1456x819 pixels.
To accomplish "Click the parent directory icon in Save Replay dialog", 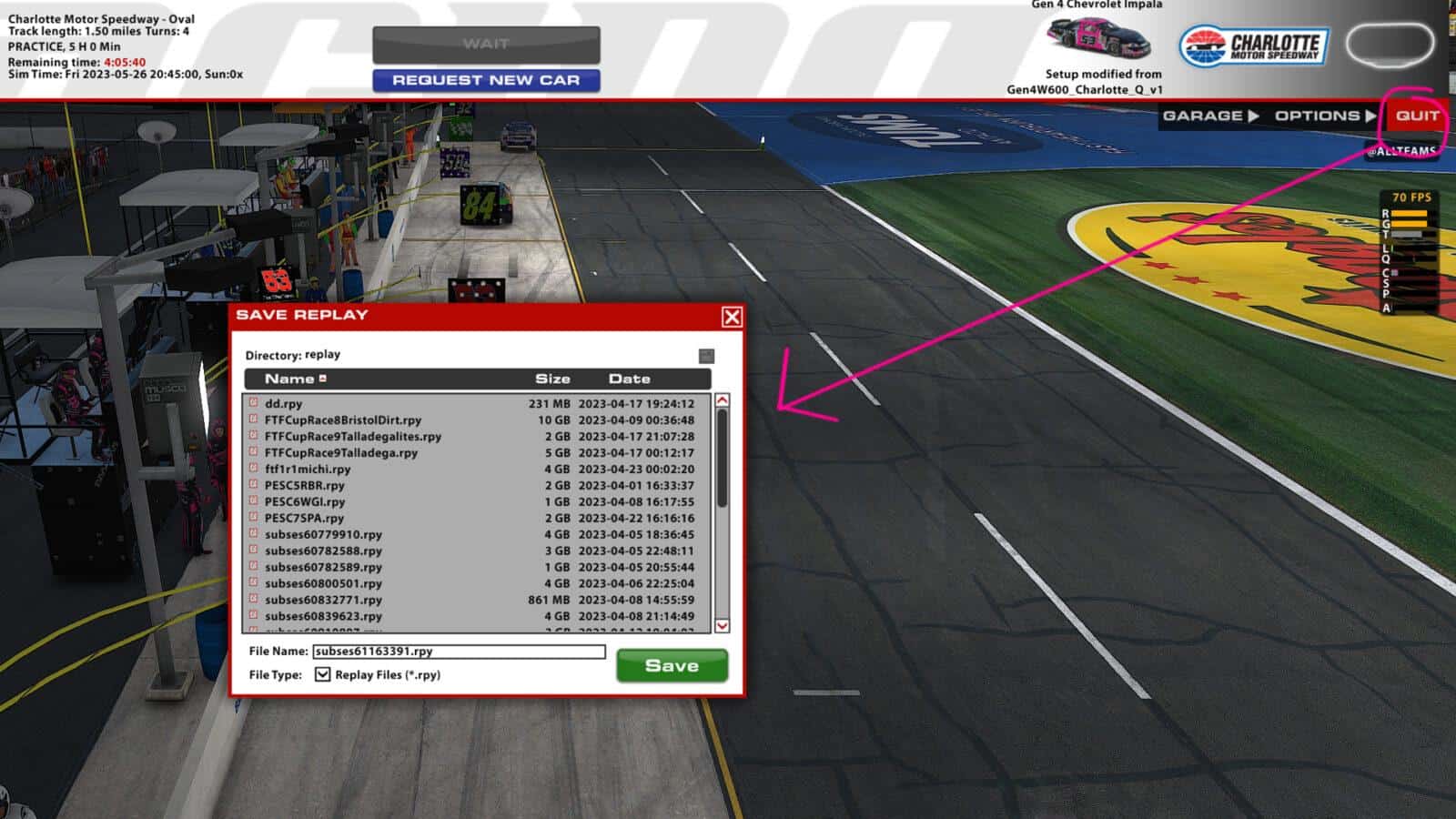I will click(x=705, y=355).
